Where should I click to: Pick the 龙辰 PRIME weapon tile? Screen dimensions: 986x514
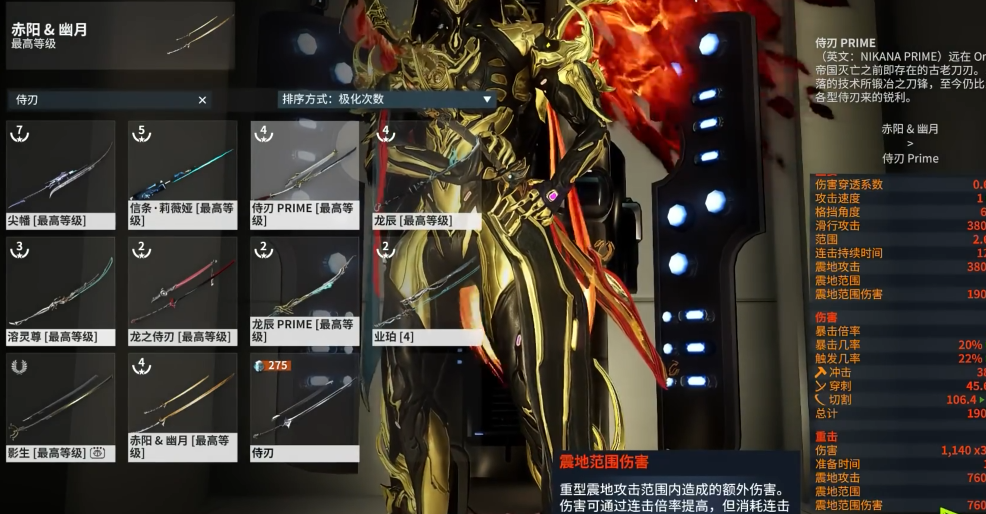[304, 291]
